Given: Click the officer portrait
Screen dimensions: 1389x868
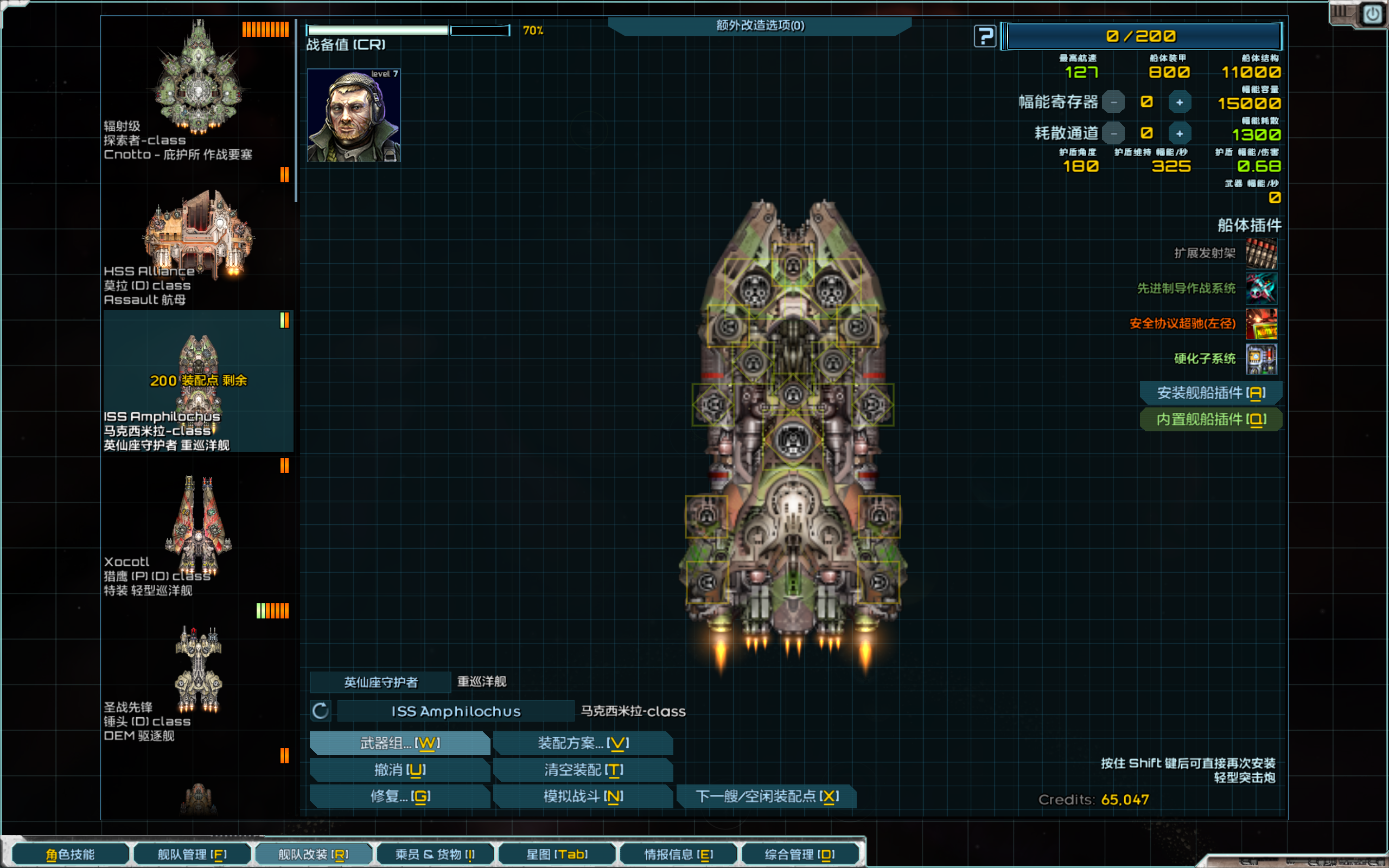Looking at the screenshot, I should (x=354, y=116).
